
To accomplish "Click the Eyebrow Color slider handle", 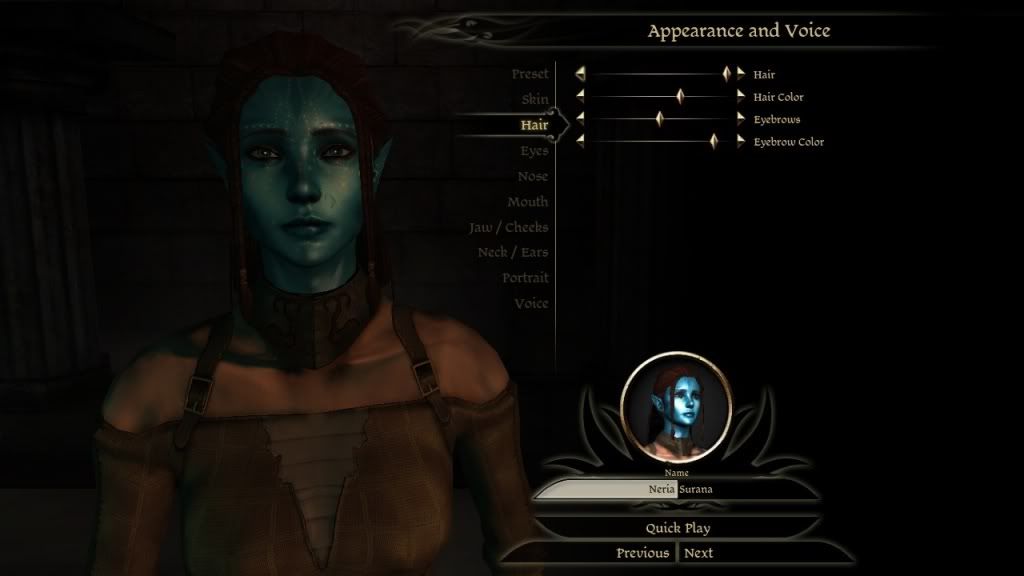I will (713, 142).
